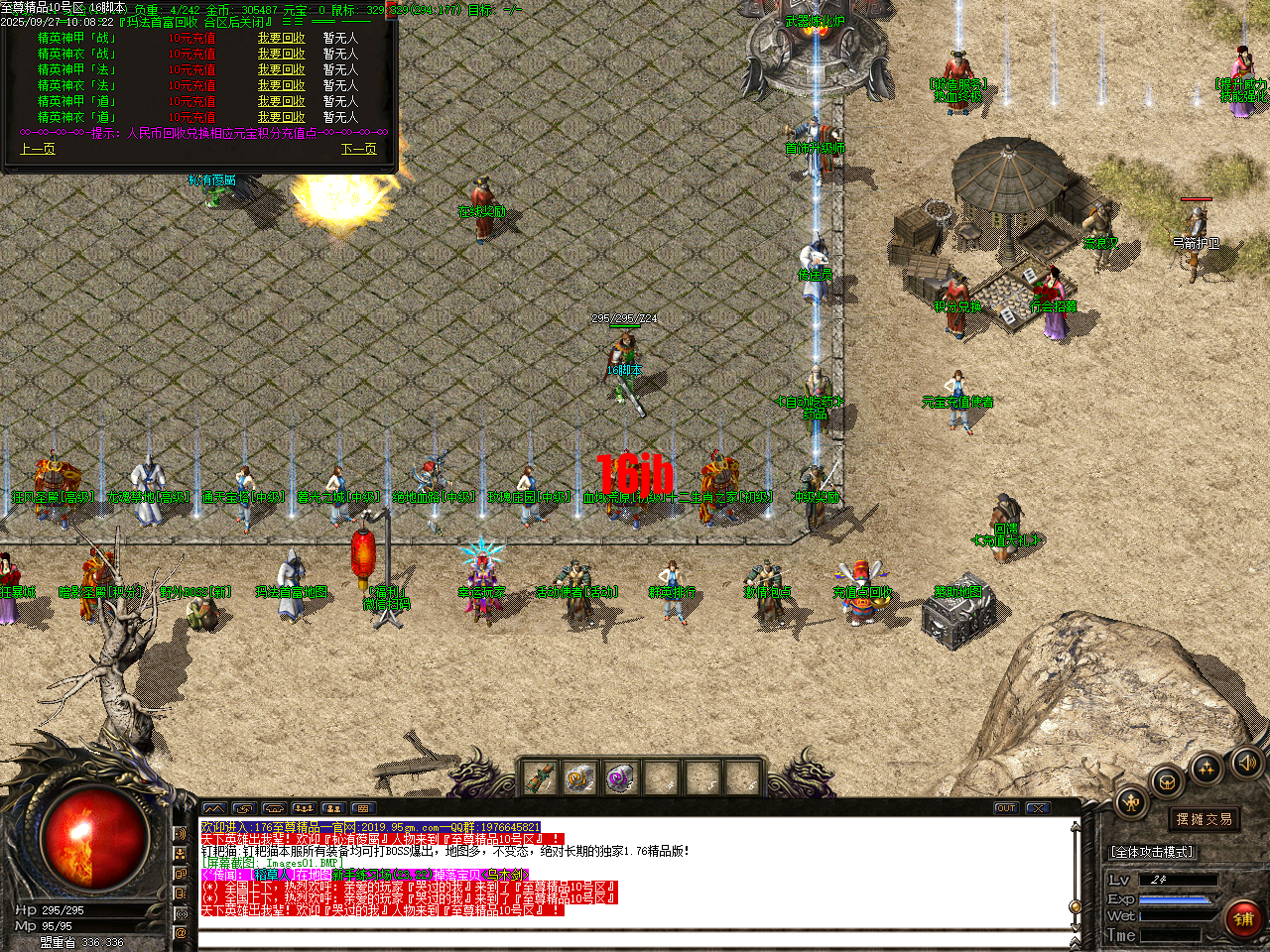
Task: Open the character window figure icon
Action: (x=1129, y=801)
